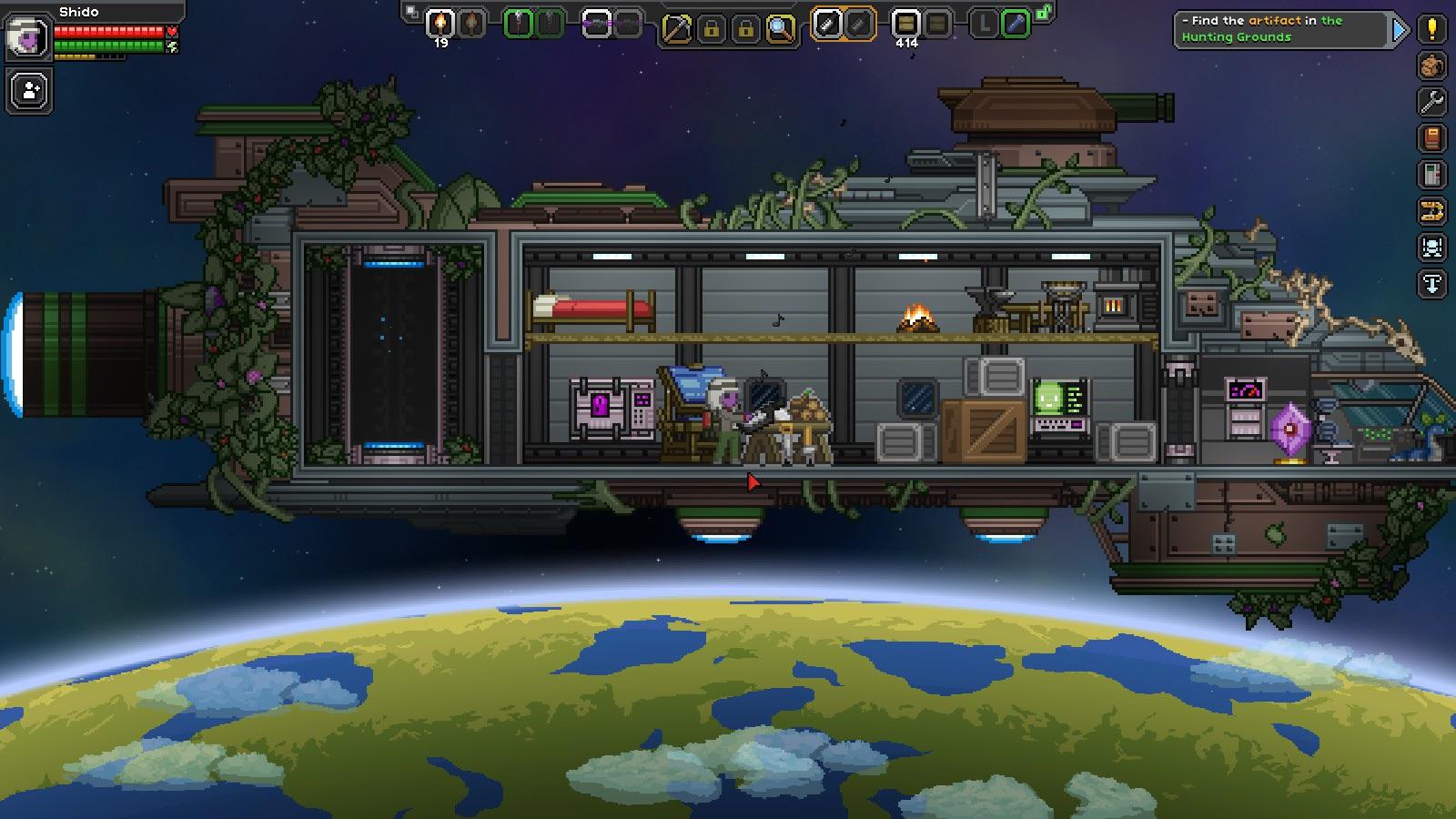Beam down using the teleport arrow icon

click(x=1431, y=282)
